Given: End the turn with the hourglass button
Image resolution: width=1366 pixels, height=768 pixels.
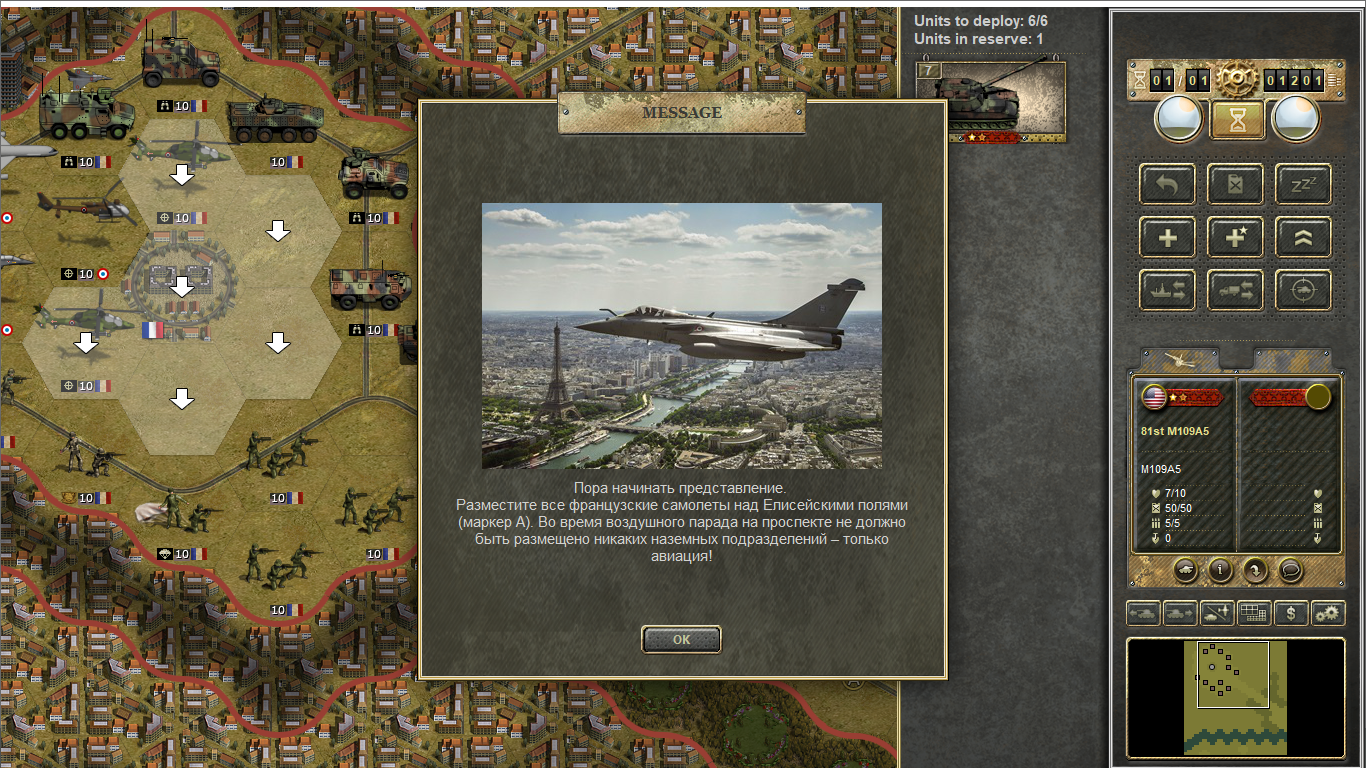Looking at the screenshot, I should click(1238, 120).
